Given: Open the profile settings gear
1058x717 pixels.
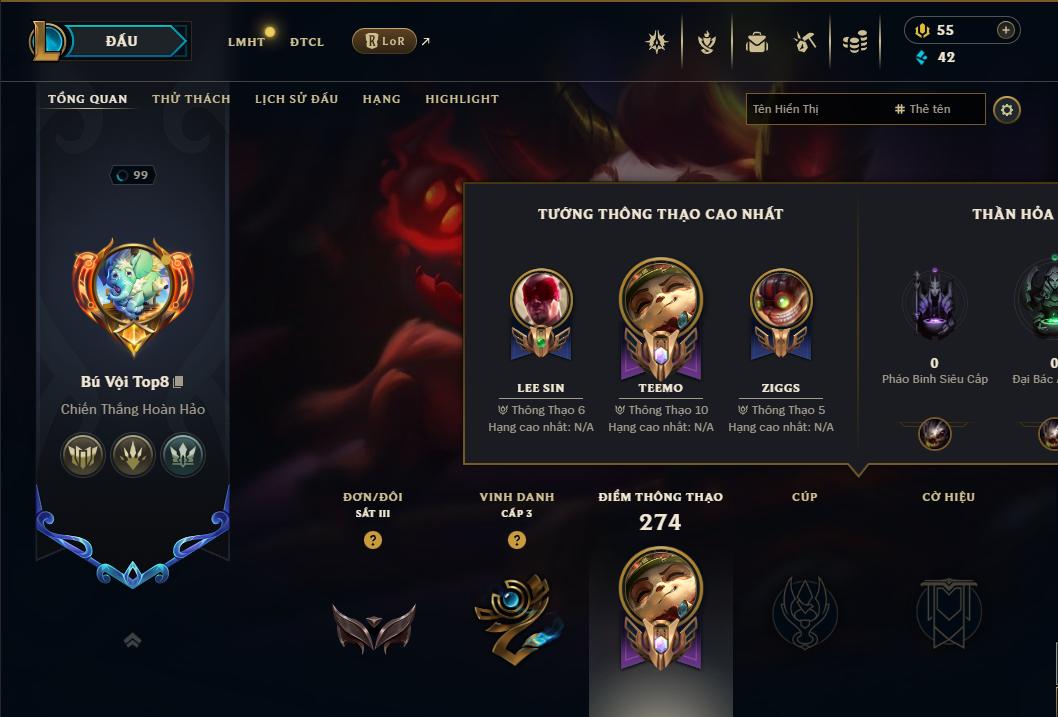Looking at the screenshot, I should [1007, 109].
